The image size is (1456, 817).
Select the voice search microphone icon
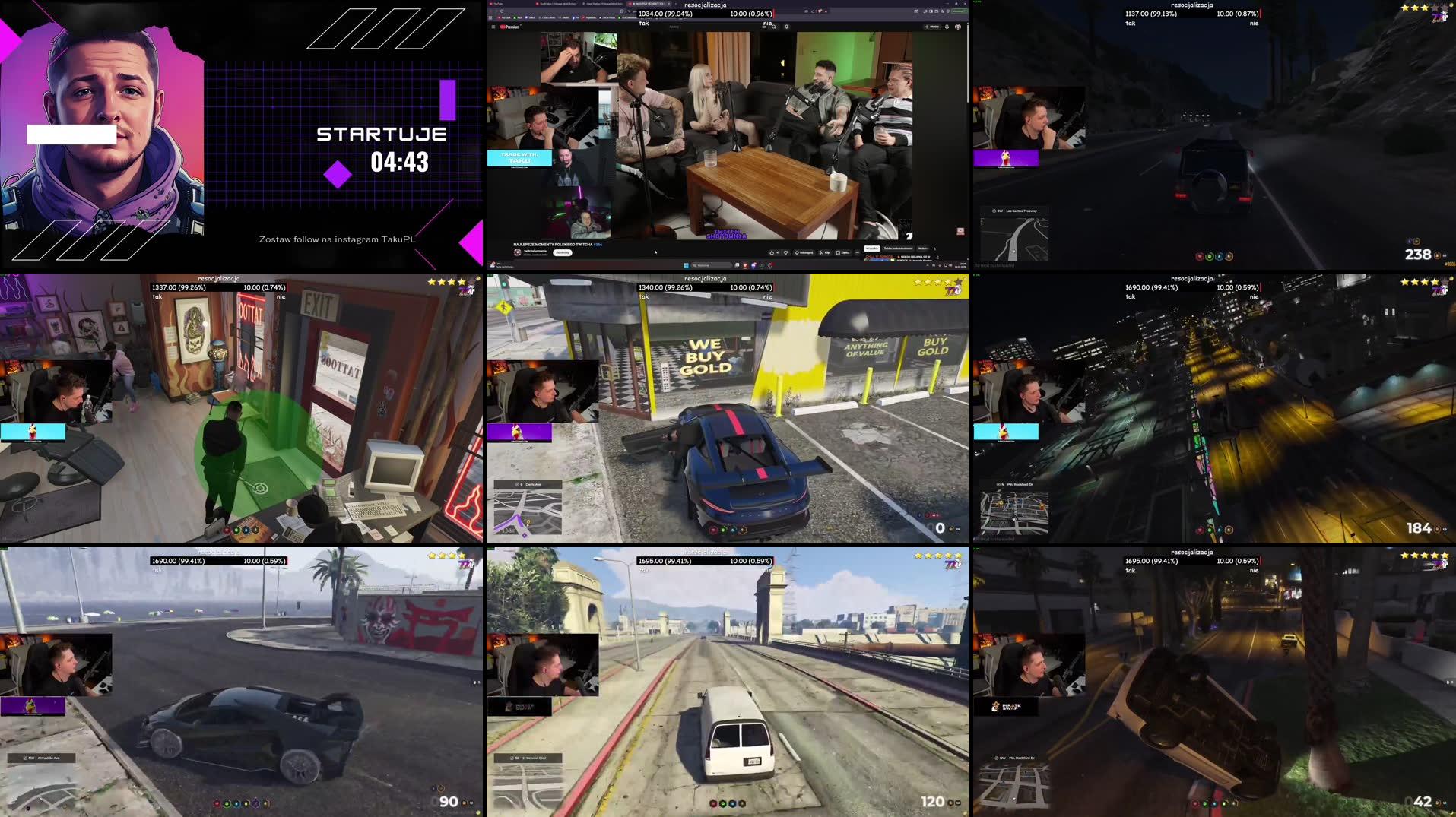point(786,27)
